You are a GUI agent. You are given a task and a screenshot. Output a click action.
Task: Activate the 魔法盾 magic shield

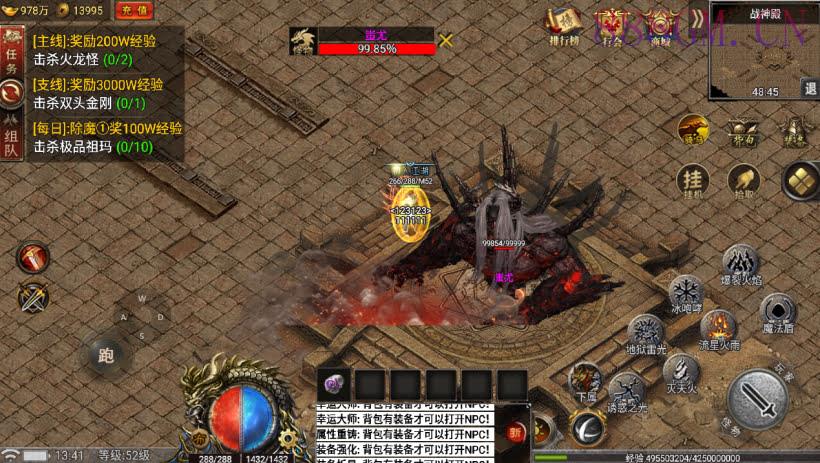777,312
